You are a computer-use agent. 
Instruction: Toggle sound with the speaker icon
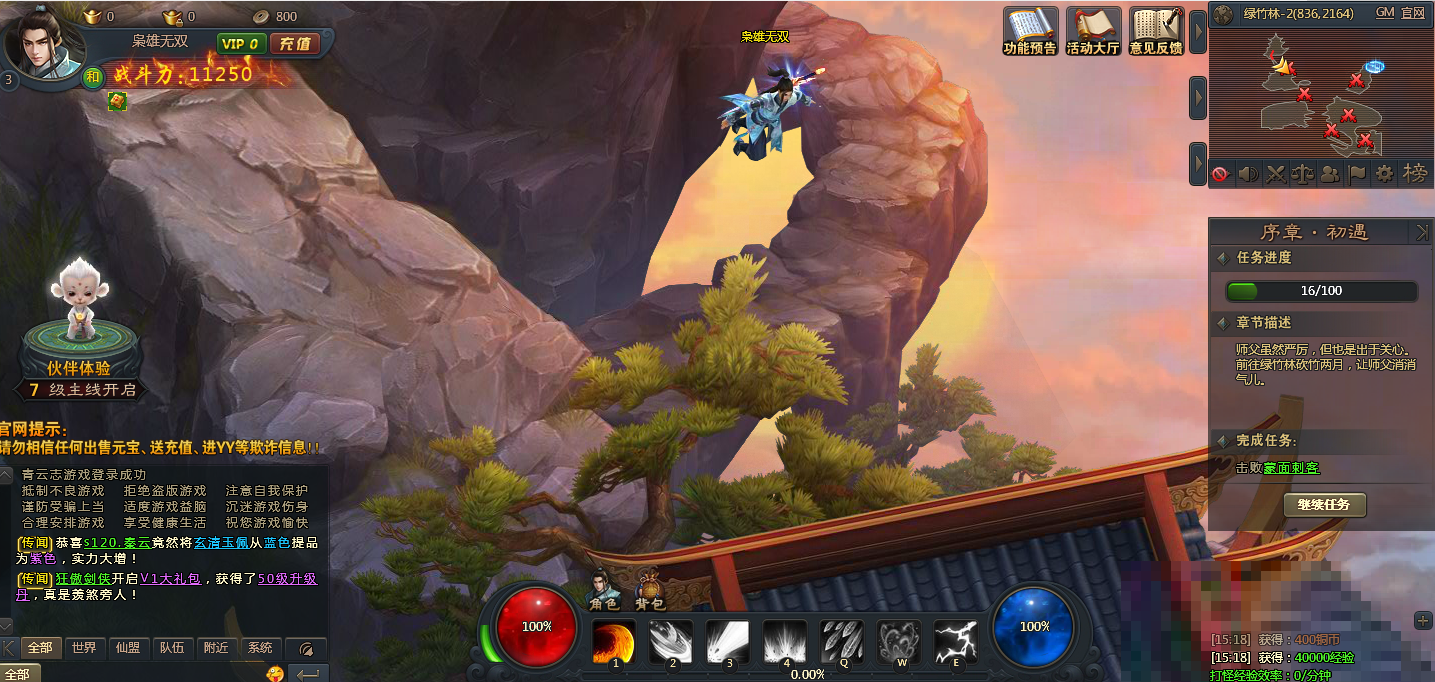coord(1248,174)
